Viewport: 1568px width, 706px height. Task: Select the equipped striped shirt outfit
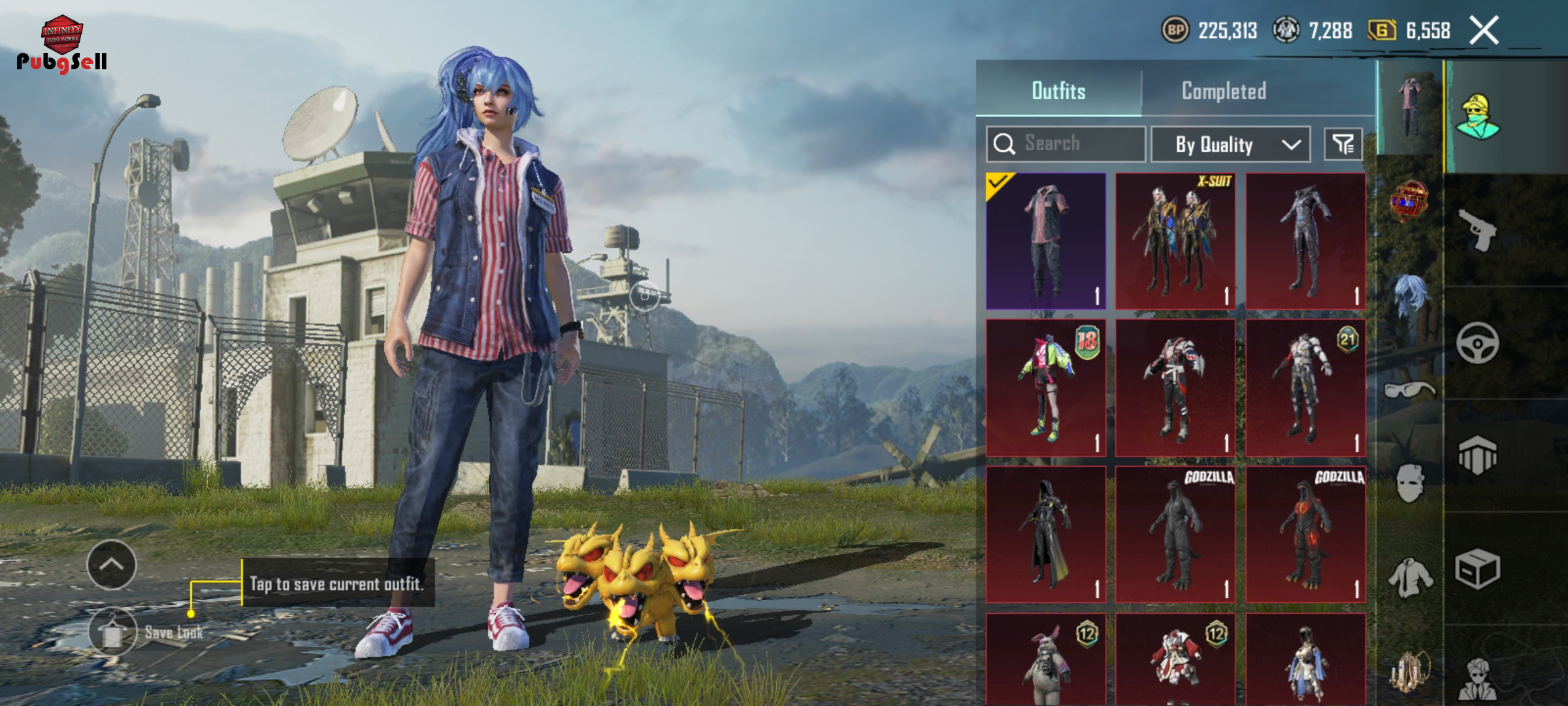point(1046,241)
